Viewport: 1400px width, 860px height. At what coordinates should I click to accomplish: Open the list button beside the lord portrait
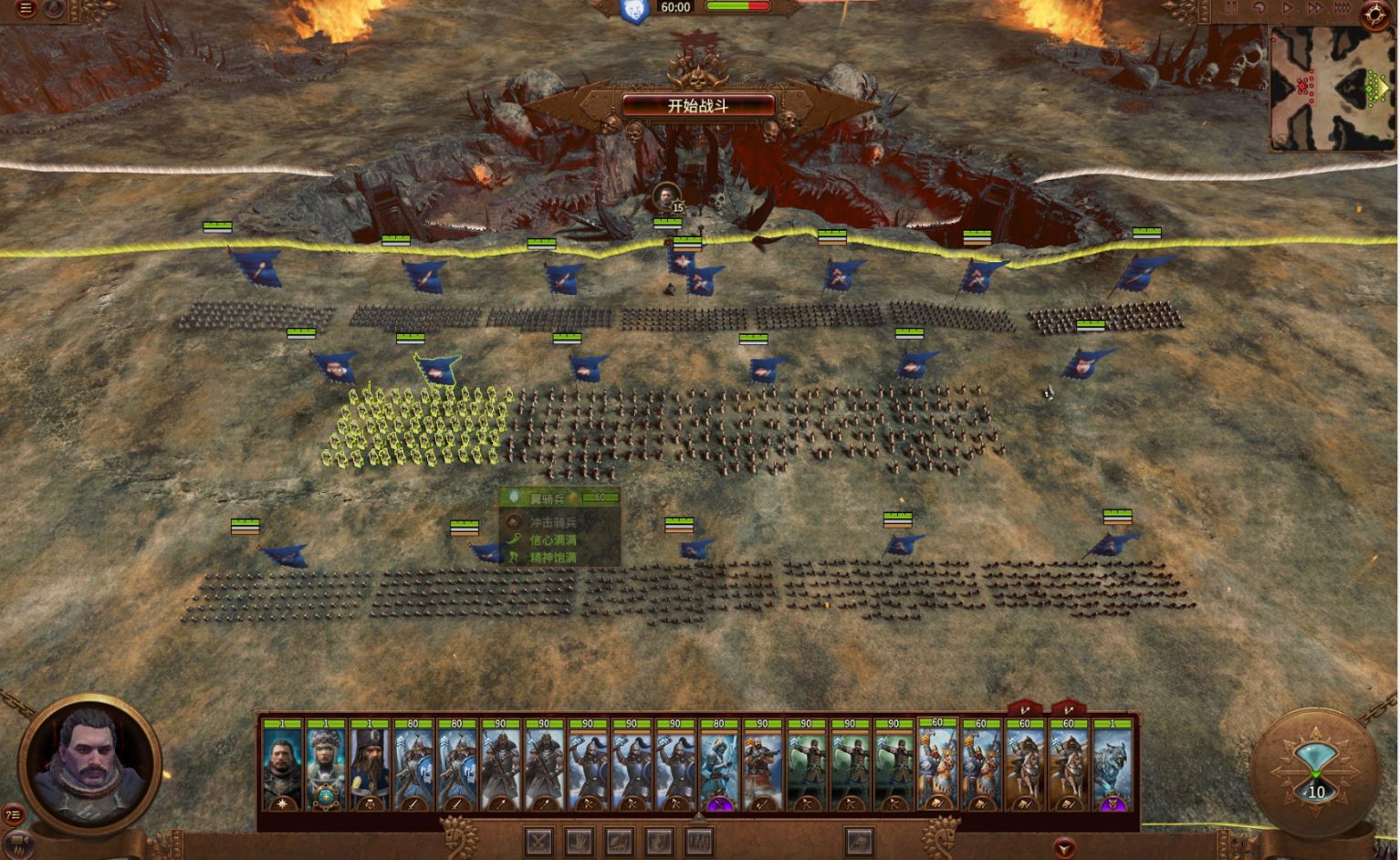pyautogui.click(x=13, y=814)
